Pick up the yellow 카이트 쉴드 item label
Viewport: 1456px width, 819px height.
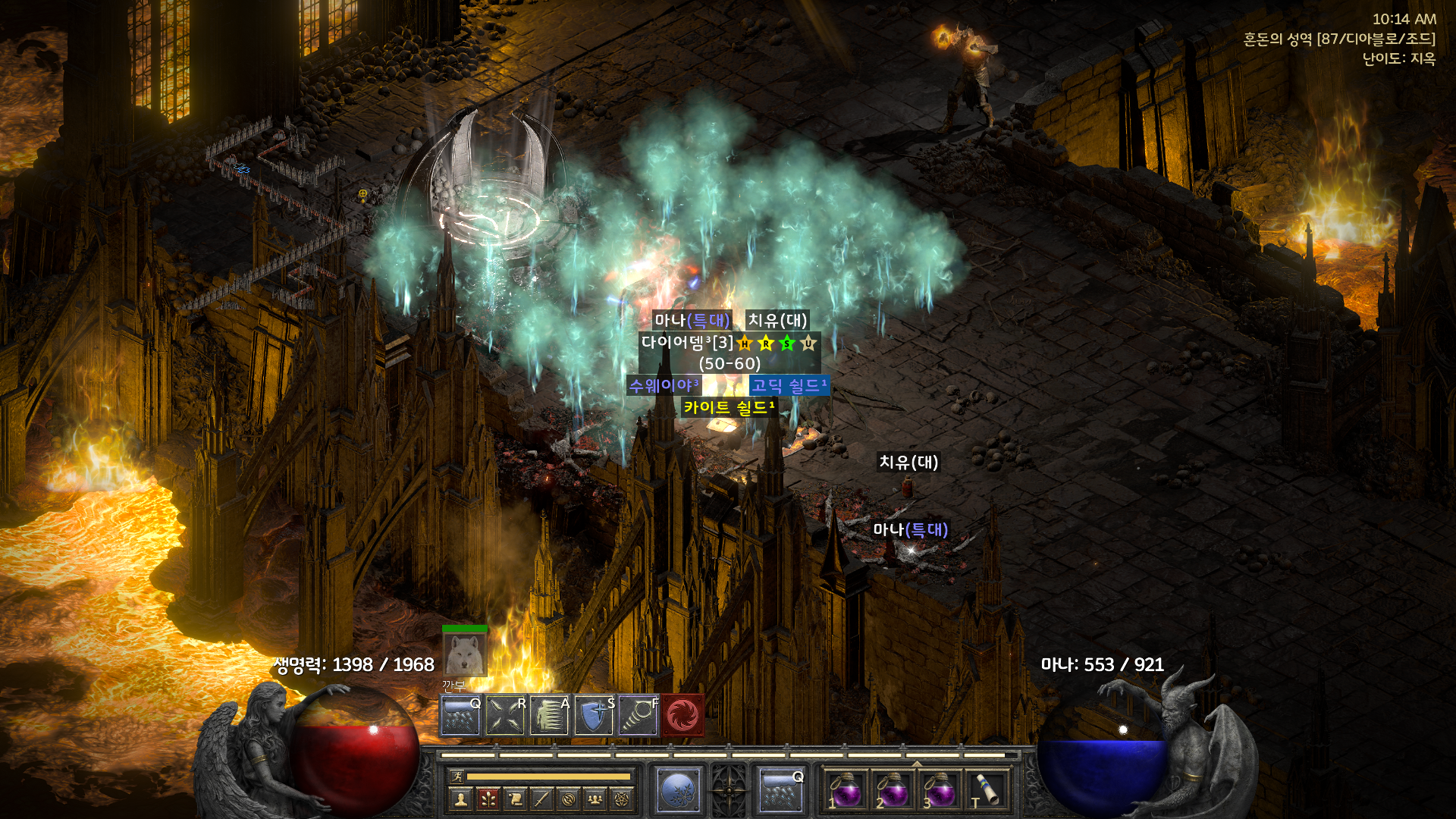(x=728, y=408)
